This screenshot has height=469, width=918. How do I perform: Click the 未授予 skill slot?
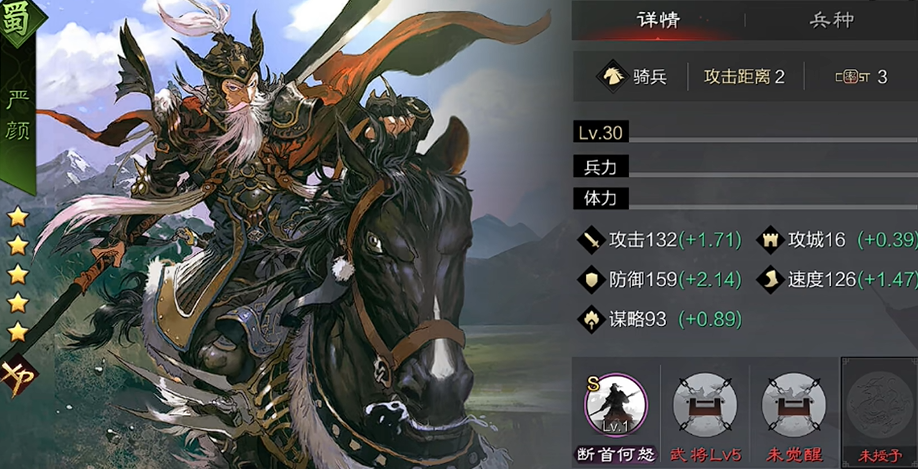(879, 405)
